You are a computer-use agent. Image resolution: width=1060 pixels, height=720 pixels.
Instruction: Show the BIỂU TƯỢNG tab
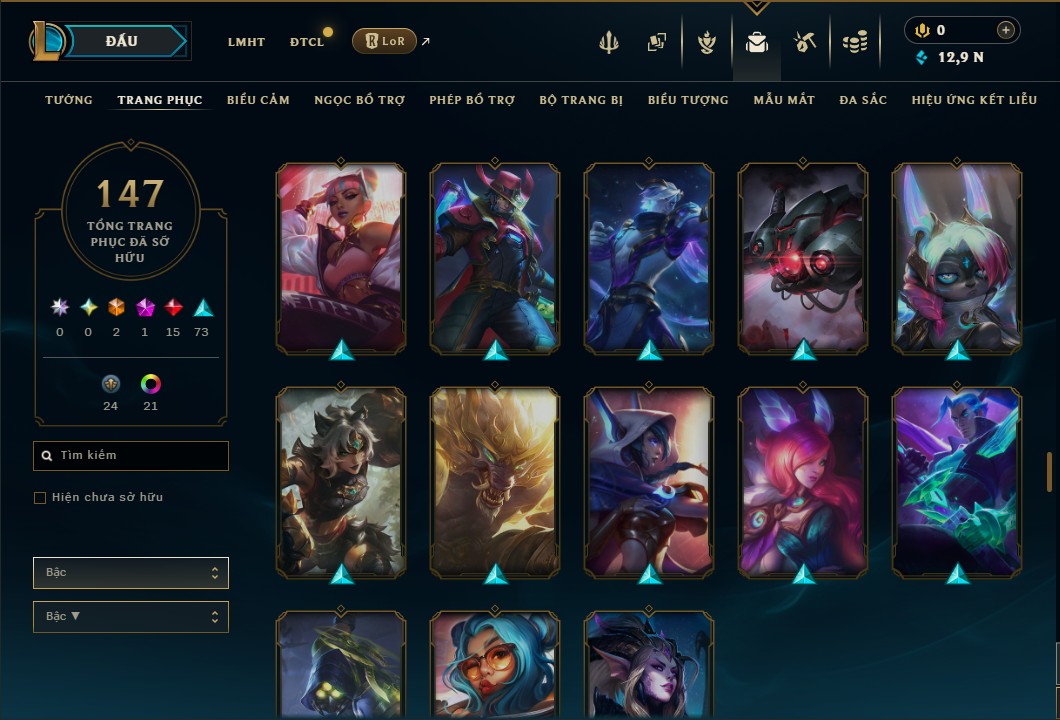click(688, 100)
